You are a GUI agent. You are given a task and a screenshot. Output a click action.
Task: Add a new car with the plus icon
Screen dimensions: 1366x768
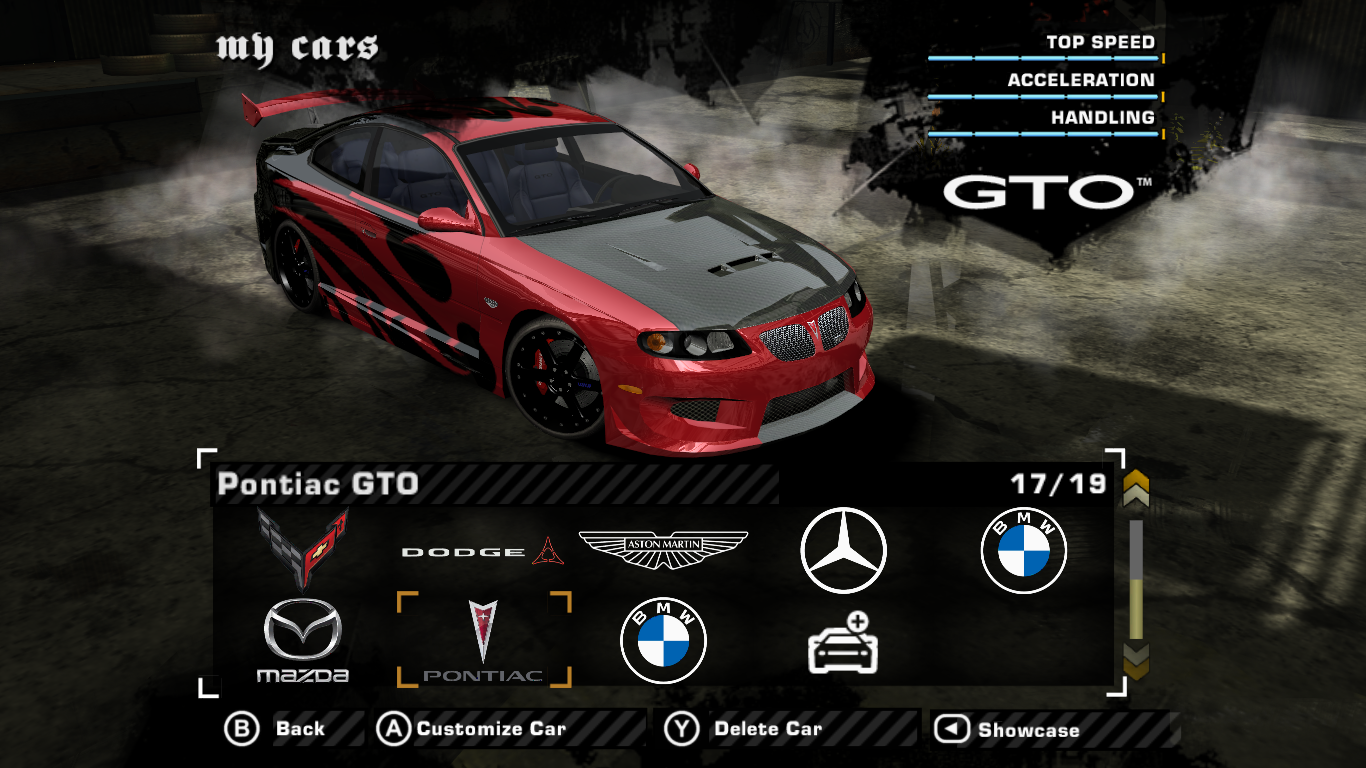[x=843, y=642]
